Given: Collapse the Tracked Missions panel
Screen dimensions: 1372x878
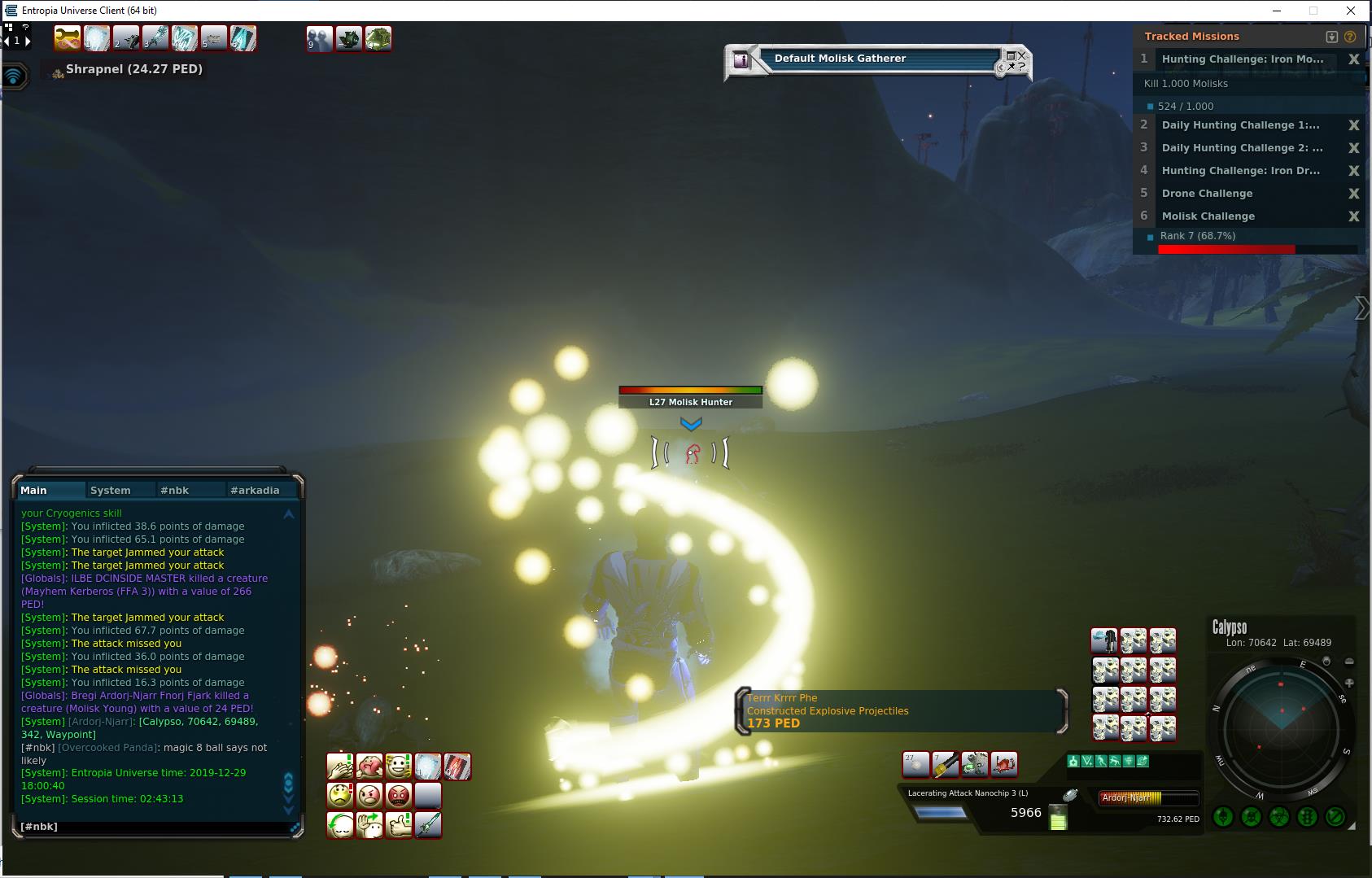Looking at the screenshot, I should (x=1331, y=37).
